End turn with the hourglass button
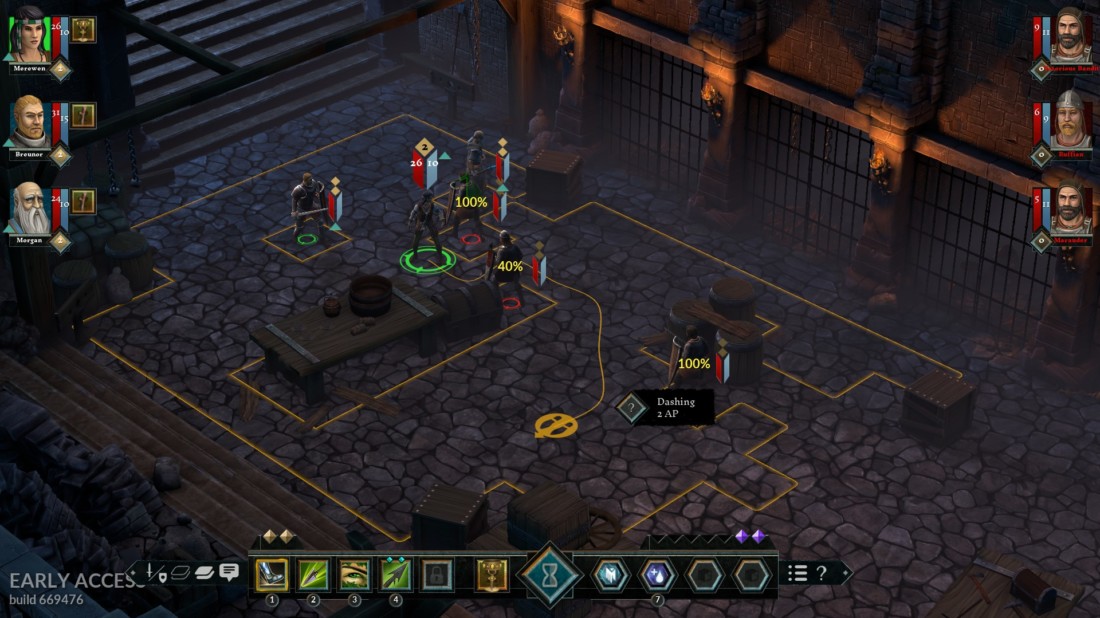This screenshot has width=1100, height=618. (549, 576)
